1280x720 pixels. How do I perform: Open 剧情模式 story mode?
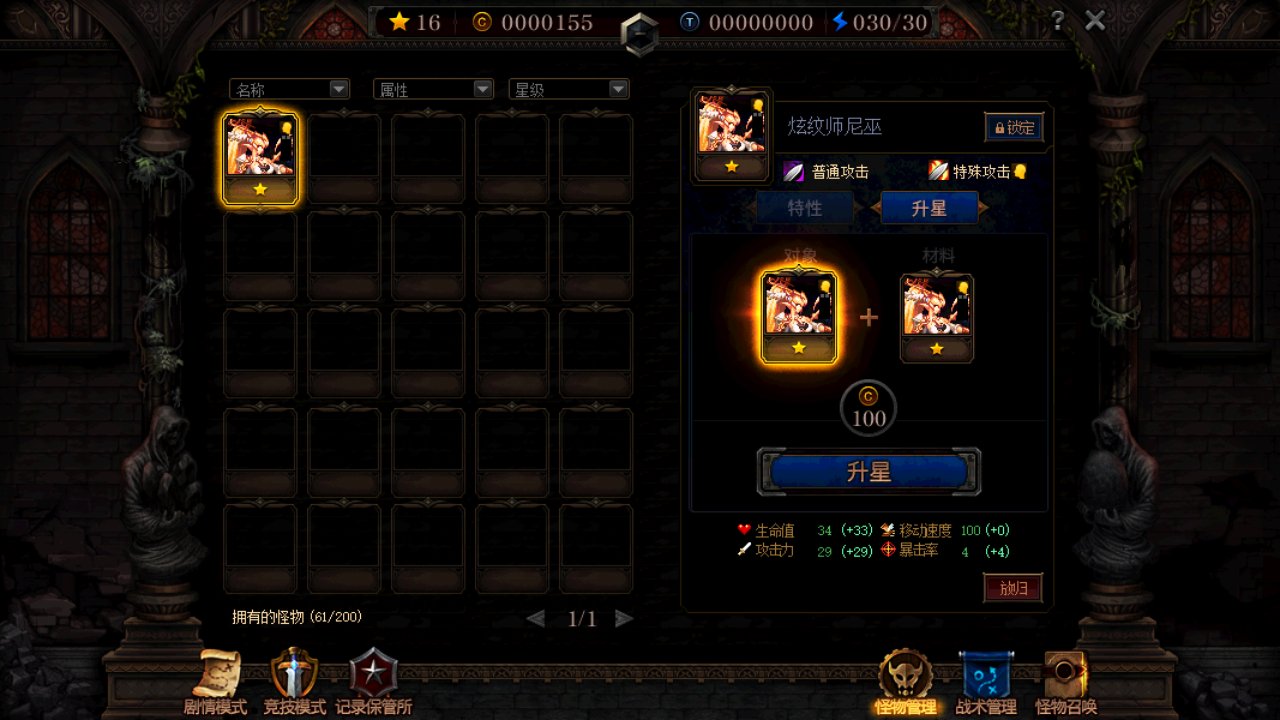click(215, 682)
